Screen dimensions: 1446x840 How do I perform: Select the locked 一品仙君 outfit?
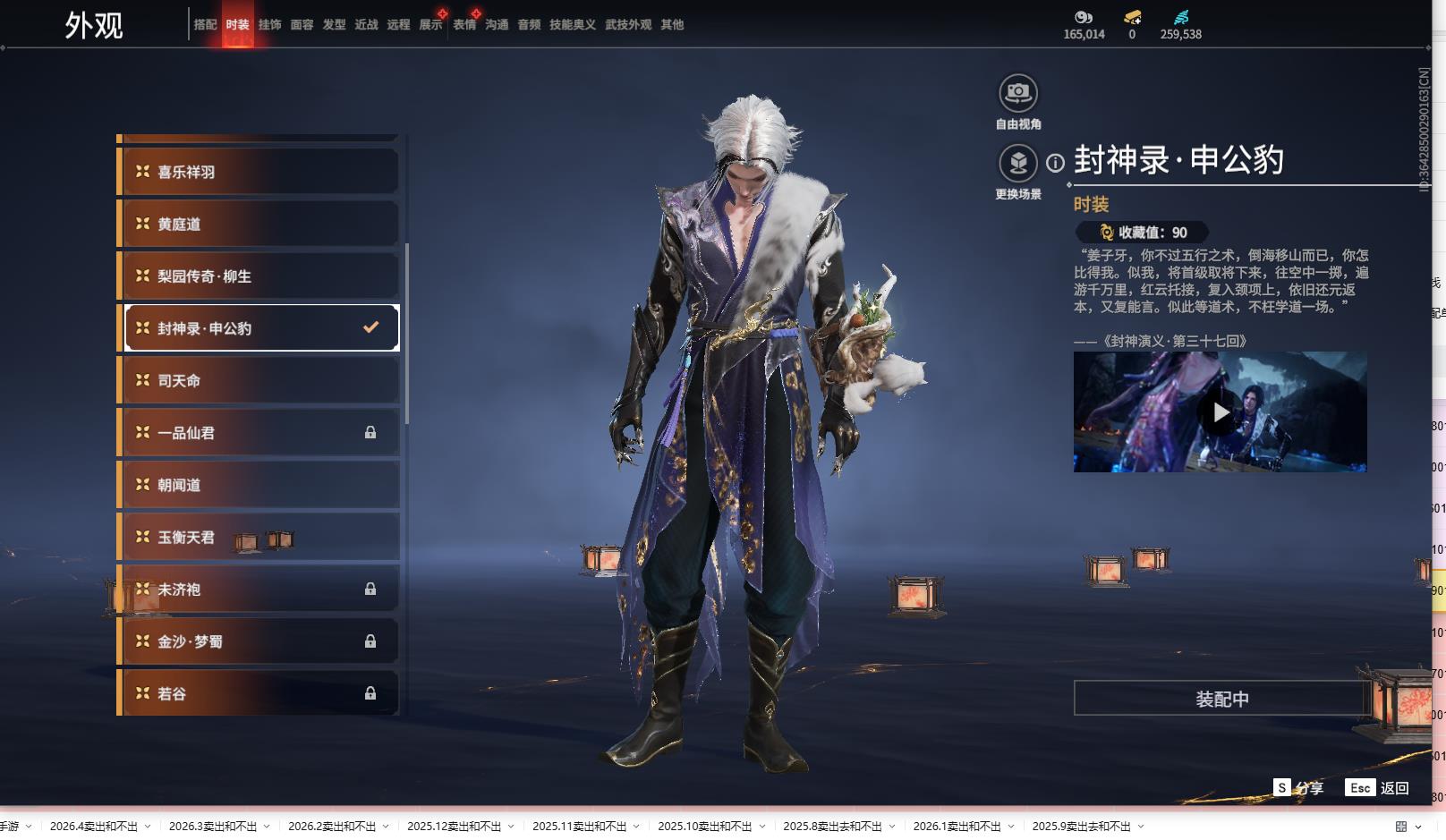[259, 433]
